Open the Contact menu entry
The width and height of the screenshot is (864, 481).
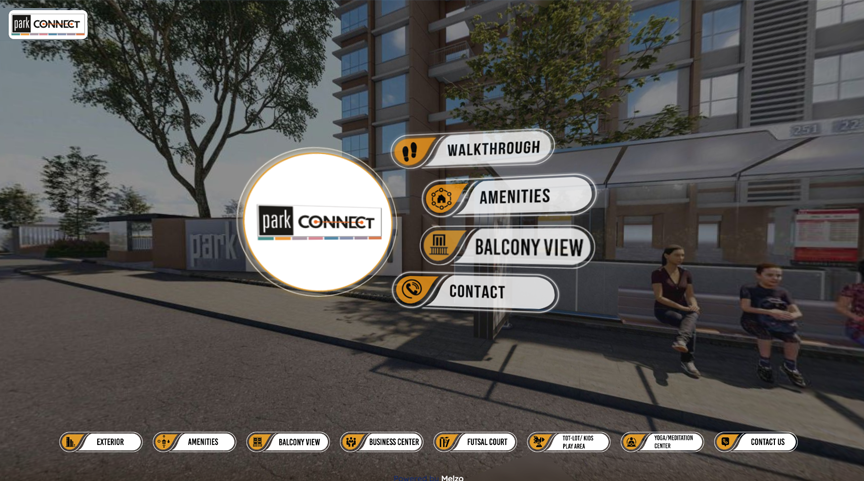pyautogui.click(x=475, y=292)
